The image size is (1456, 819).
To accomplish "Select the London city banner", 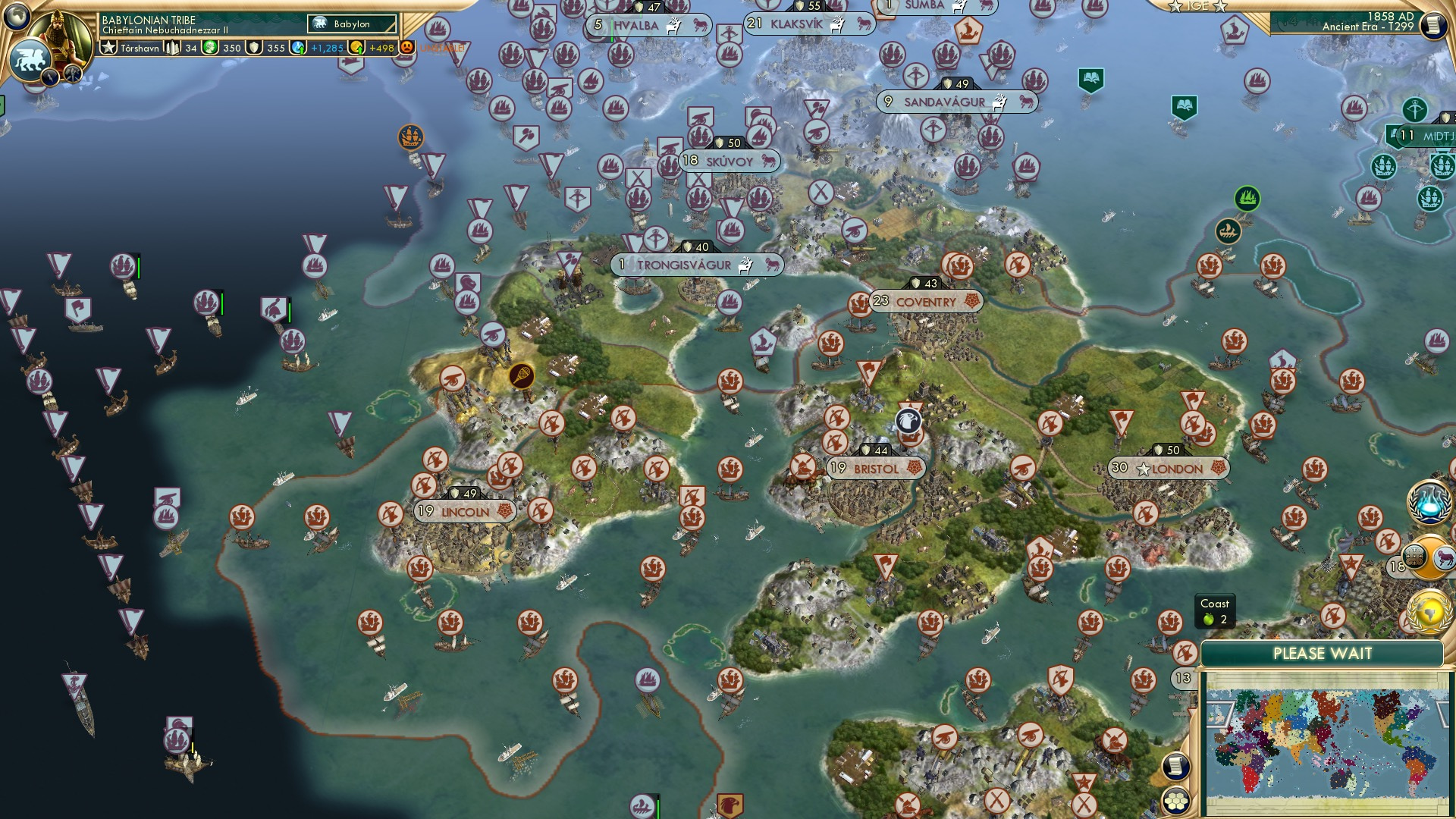I will (1170, 468).
